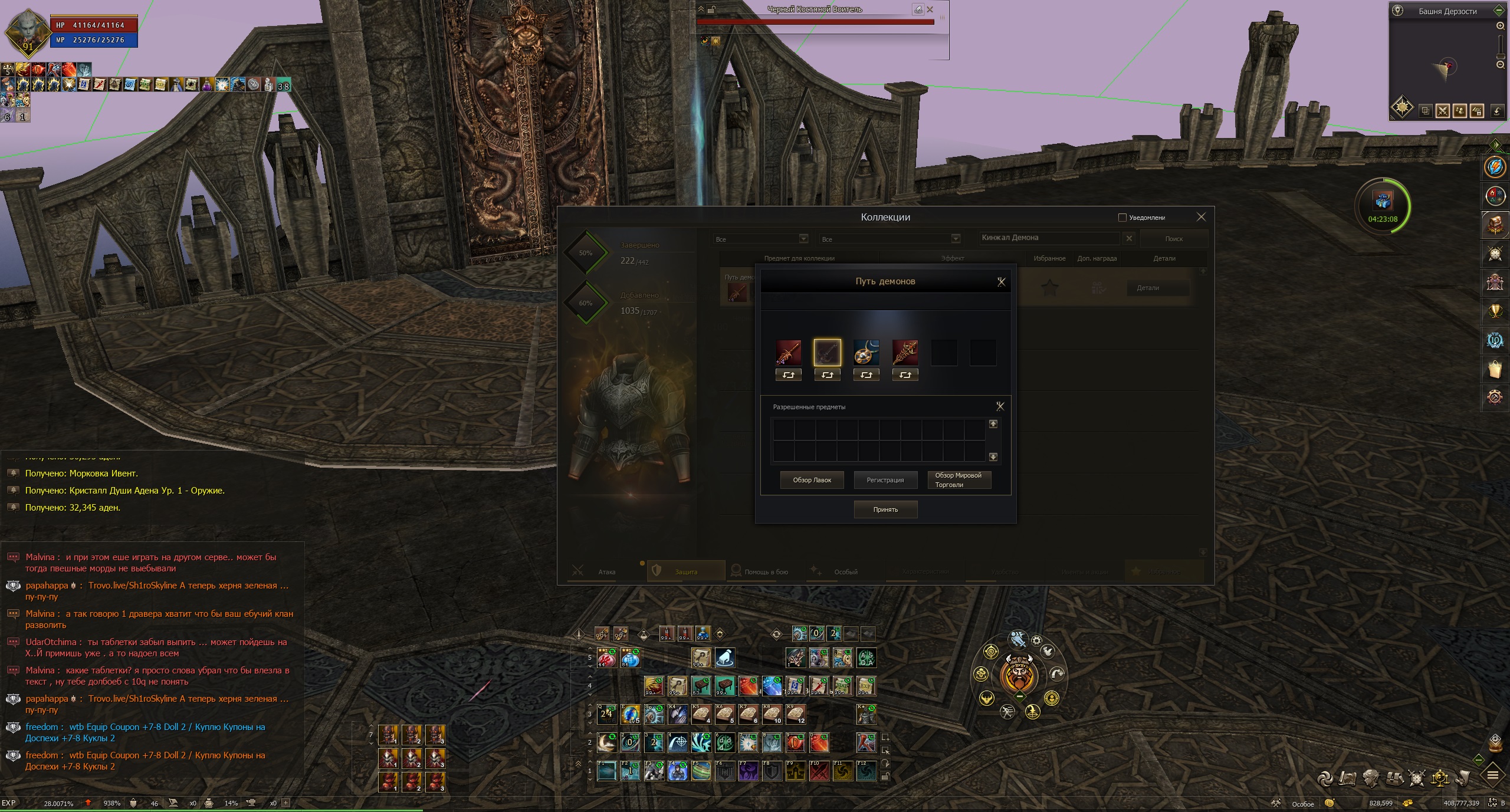Image resolution: width=1510 pixels, height=812 pixels.
Task: Select the blue amulet collection item
Action: click(x=866, y=353)
